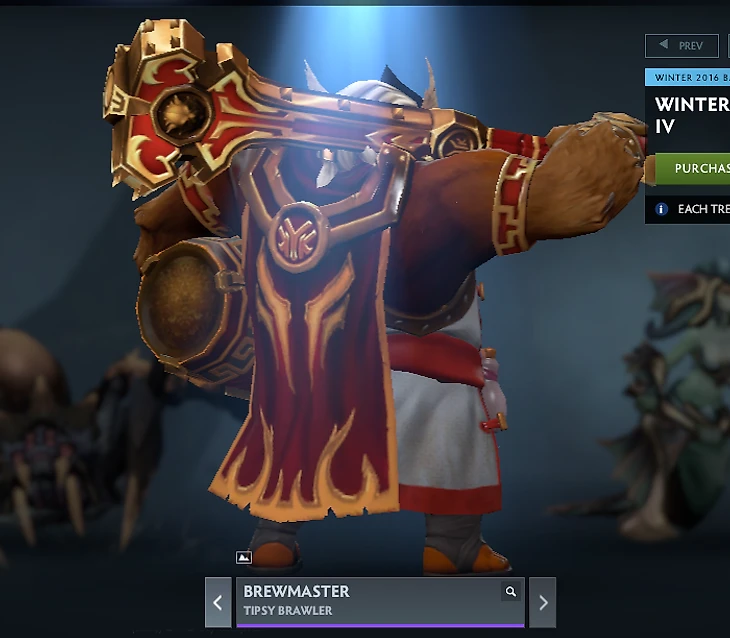The width and height of the screenshot is (730, 638).
Task: Show the next hero with right arrow
Action: pyautogui.click(x=543, y=603)
